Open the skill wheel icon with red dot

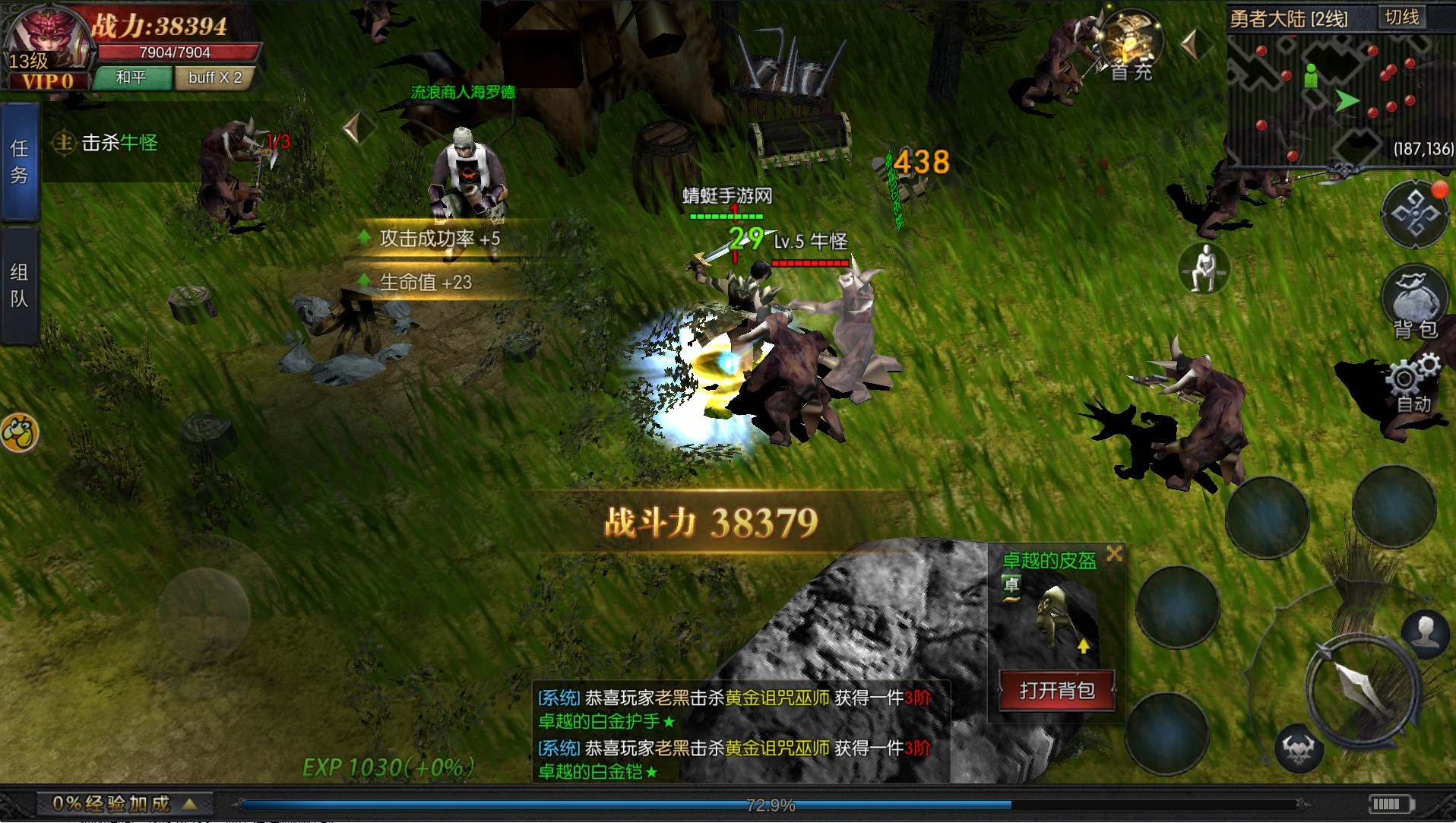(1415, 215)
